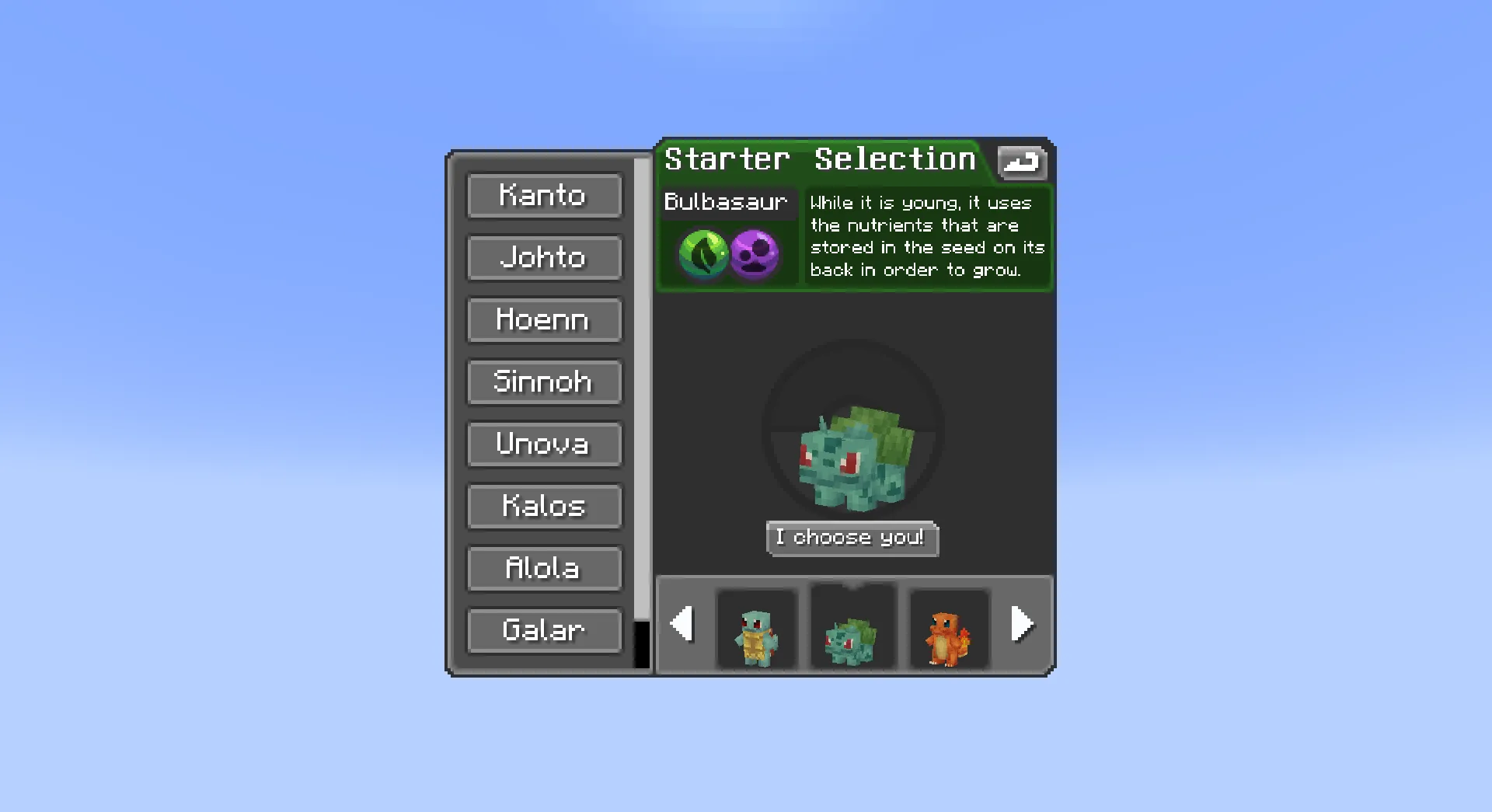Select the Galar region
Viewport: 1492px width, 812px height.
[544, 631]
